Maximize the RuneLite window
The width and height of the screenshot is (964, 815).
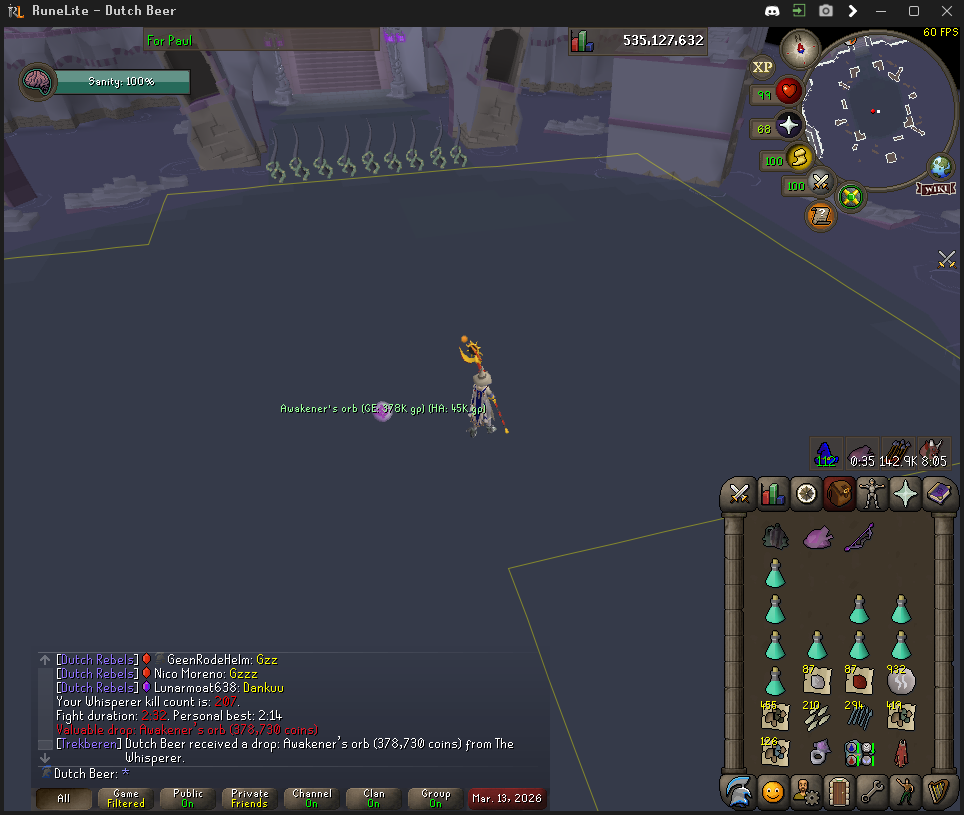913,11
